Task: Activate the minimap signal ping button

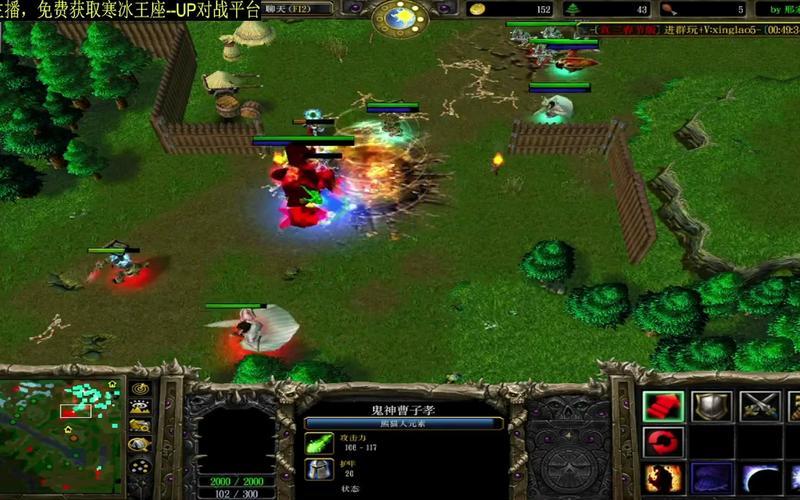Action: pyautogui.click(x=140, y=389)
